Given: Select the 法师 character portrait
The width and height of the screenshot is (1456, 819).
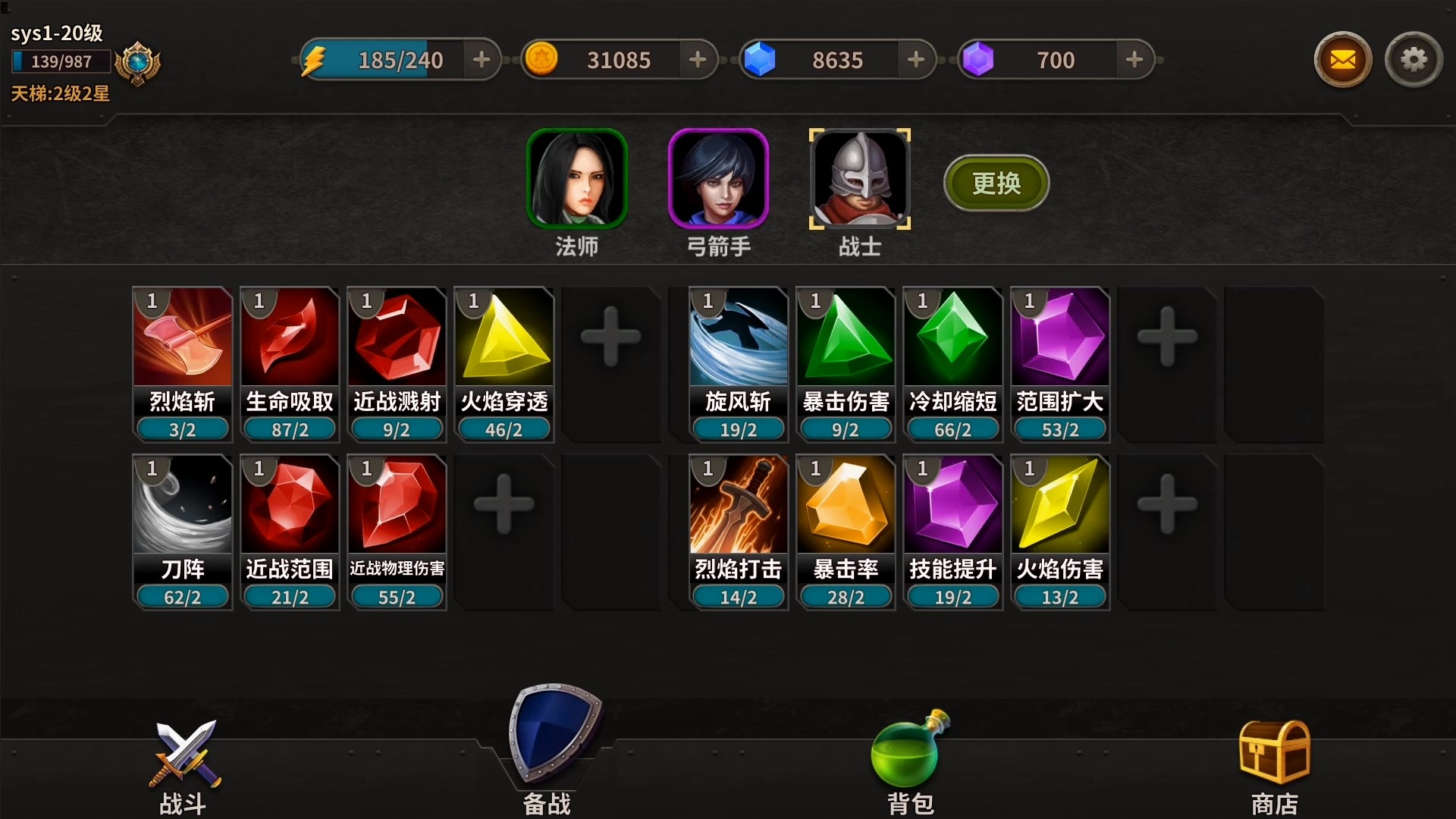Looking at the screenshot, I should [577, 179].
